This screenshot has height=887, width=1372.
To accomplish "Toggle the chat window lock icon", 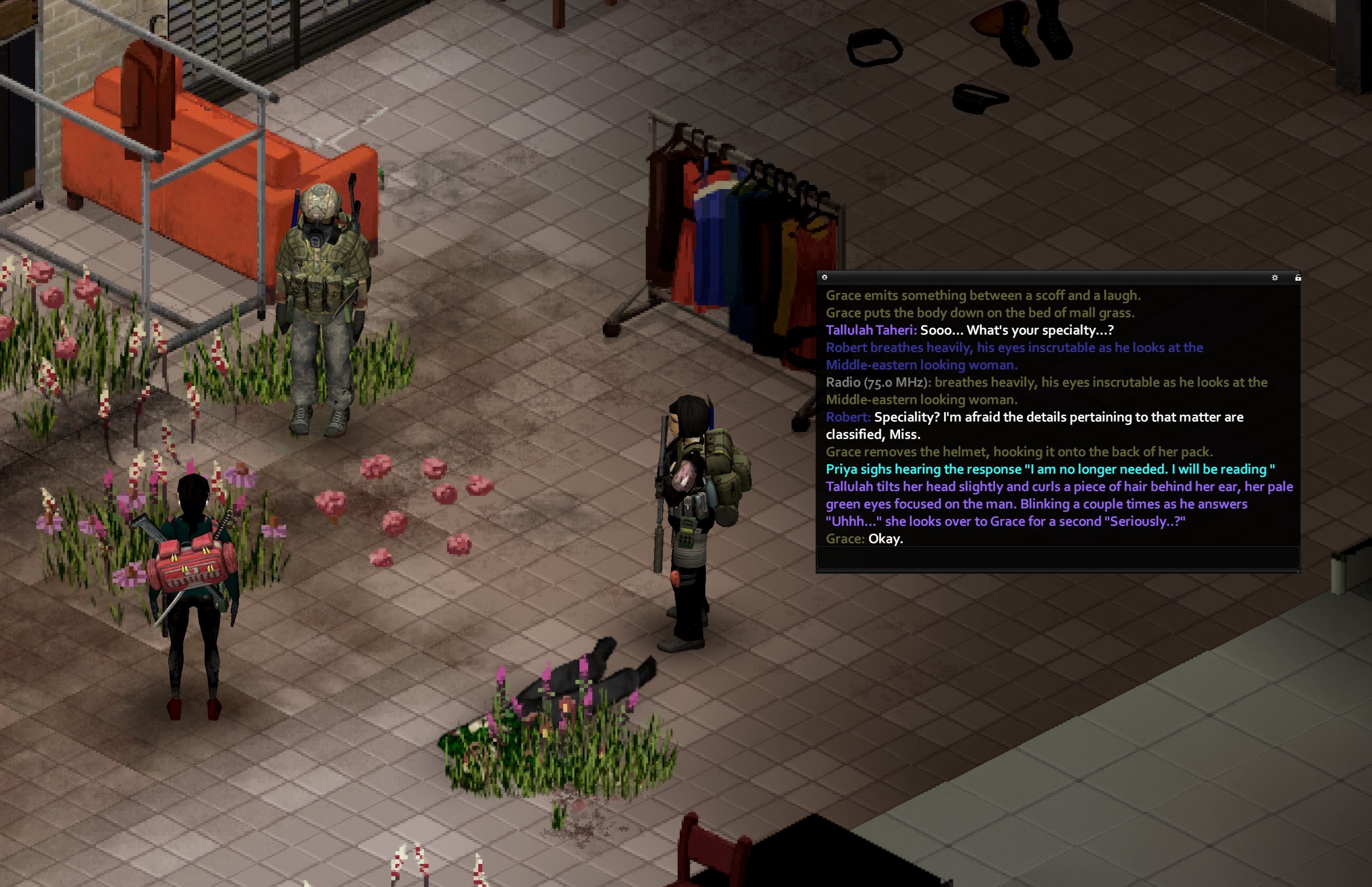I will [x=1298, y=278].
